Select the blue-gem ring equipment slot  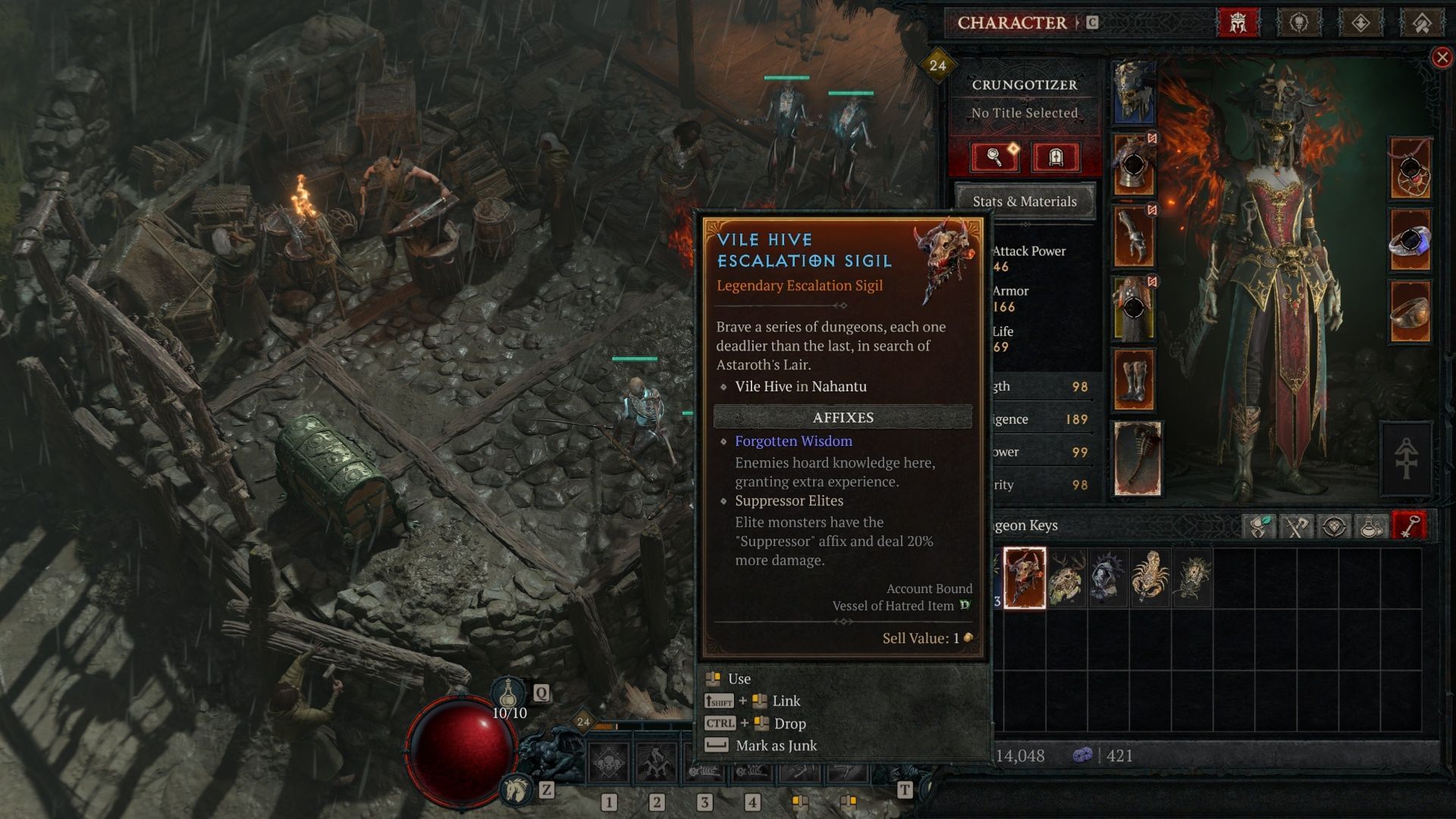coord(1410,241)
